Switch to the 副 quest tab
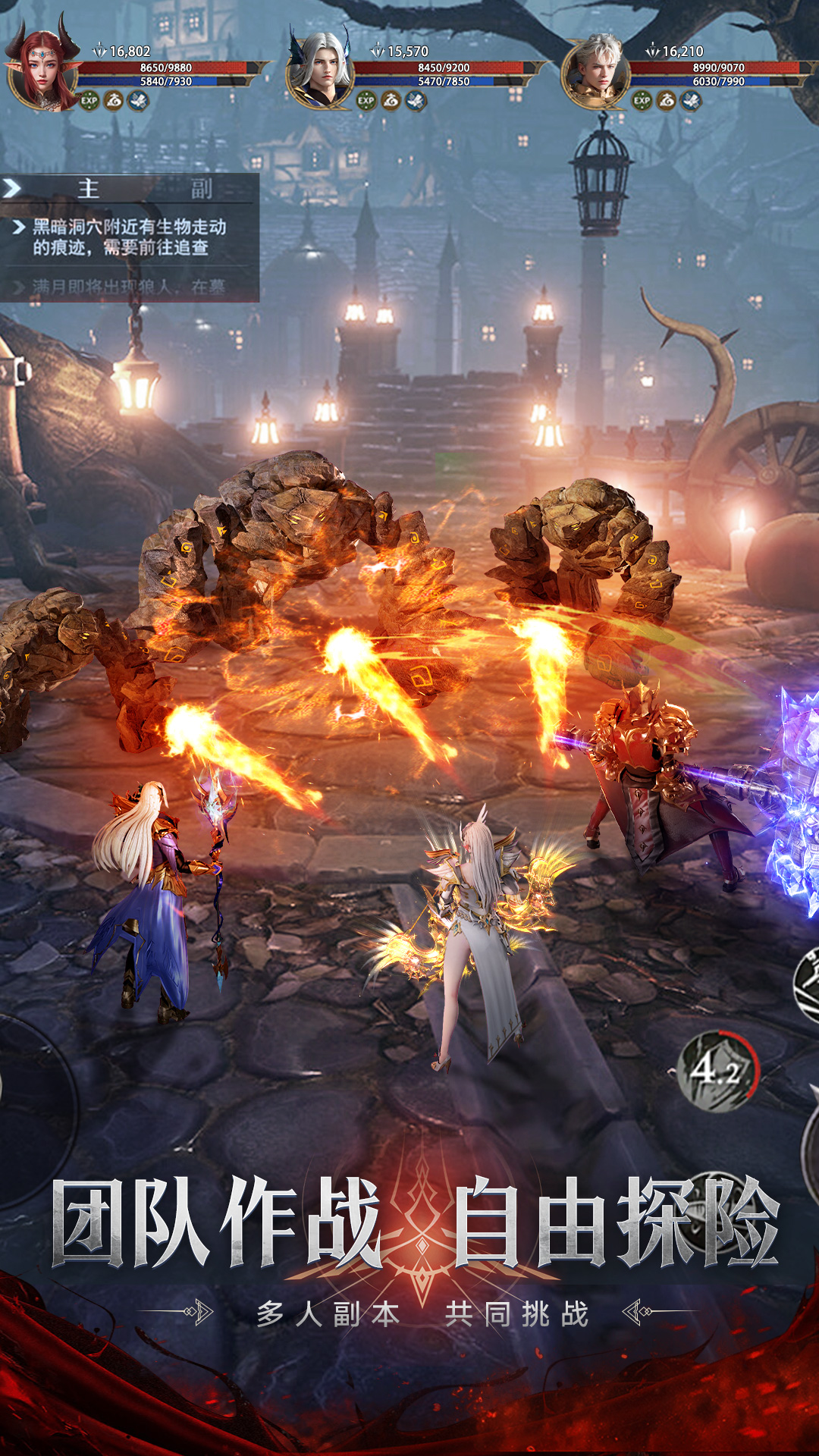 201,188
